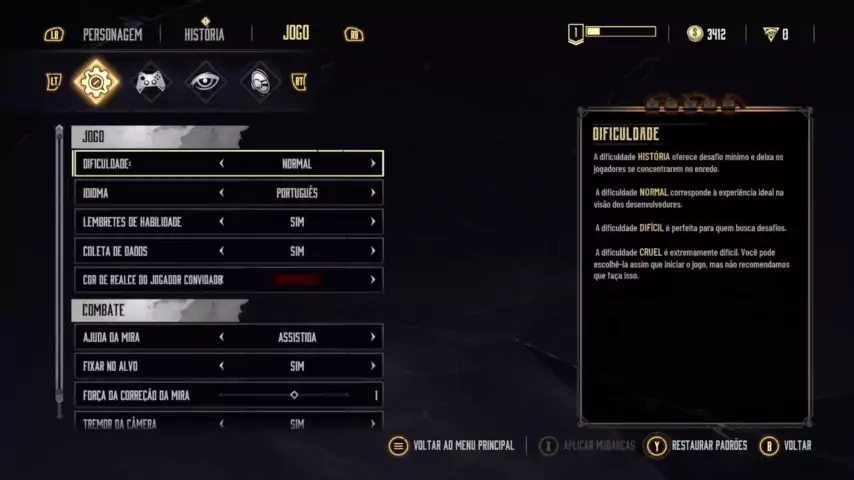The width and height of the screenshot is (854, 480).
Task: Open the eye visual settings category
Action: point(206,82)
